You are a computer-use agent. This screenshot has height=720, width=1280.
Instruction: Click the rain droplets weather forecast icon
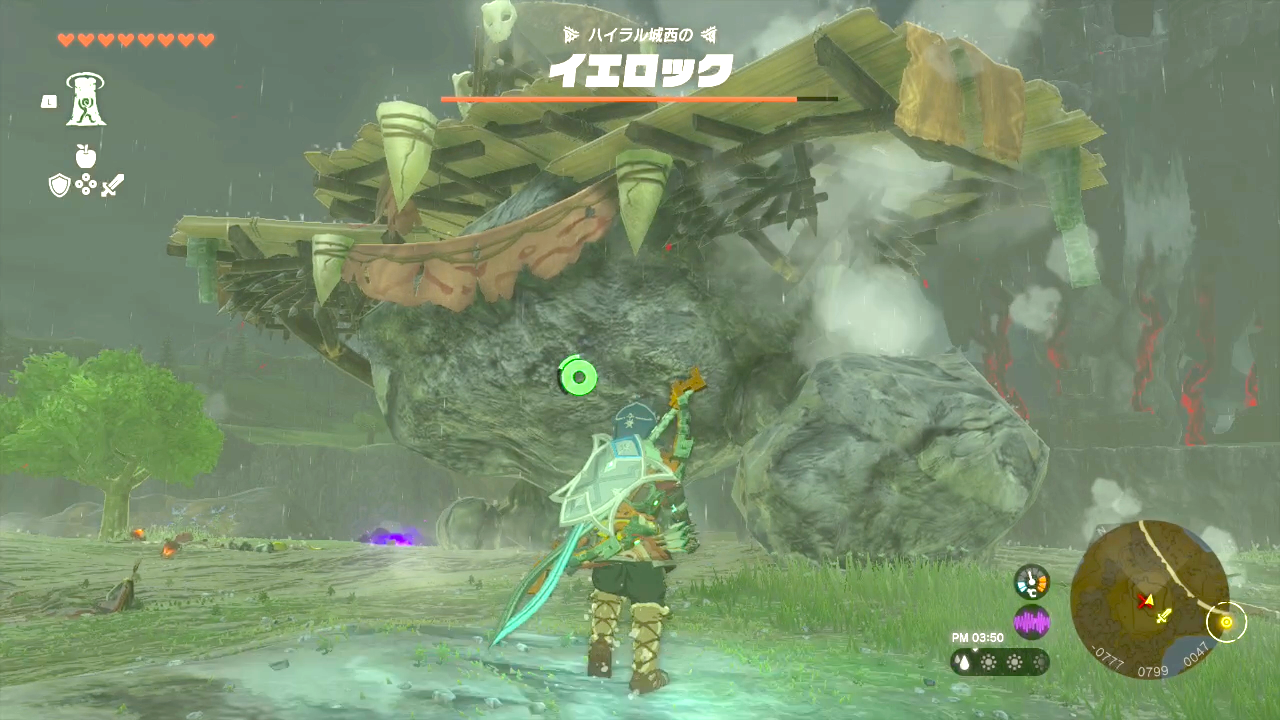962,662
